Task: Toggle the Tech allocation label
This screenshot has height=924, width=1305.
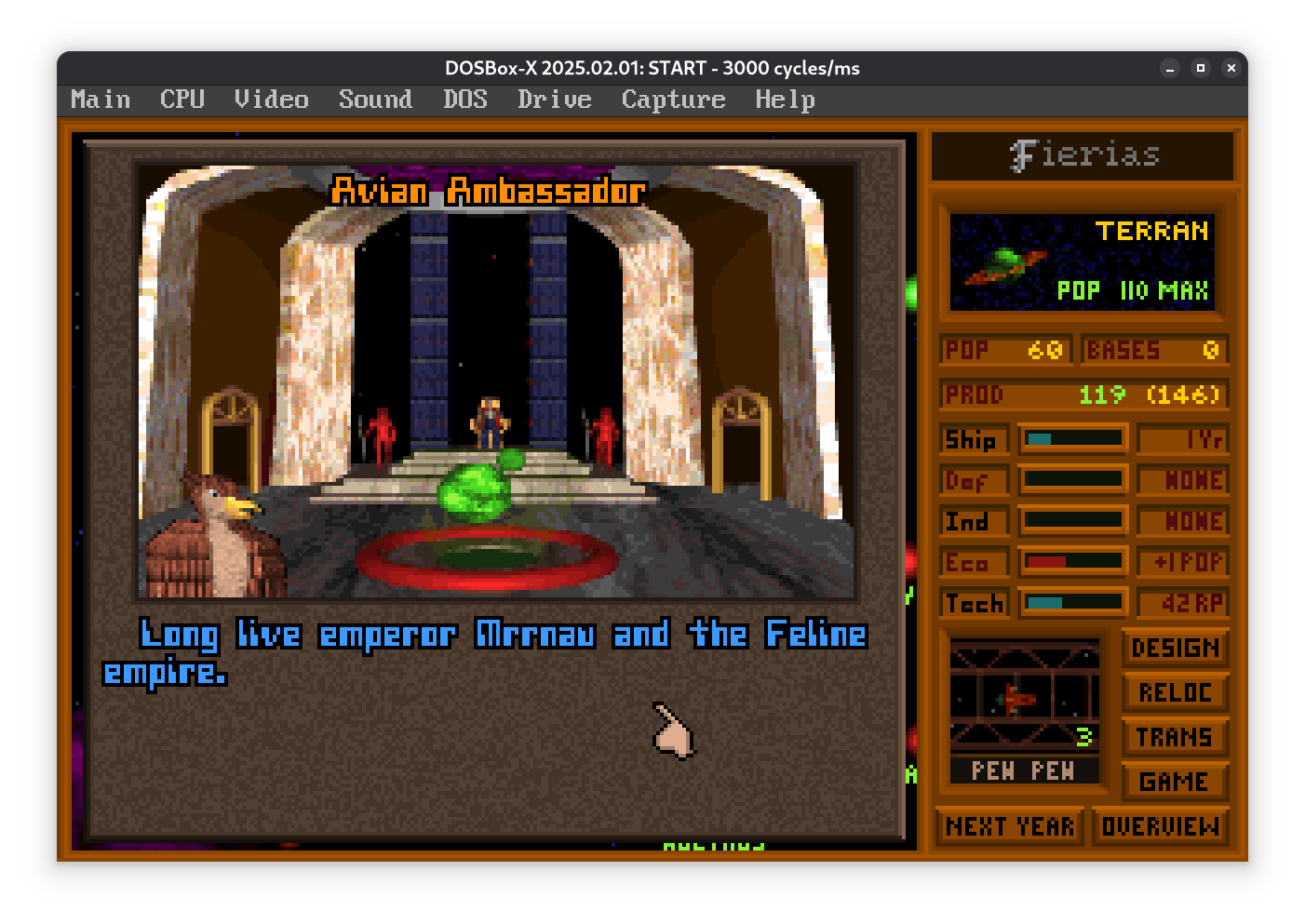Action: [x=973, y=603]
